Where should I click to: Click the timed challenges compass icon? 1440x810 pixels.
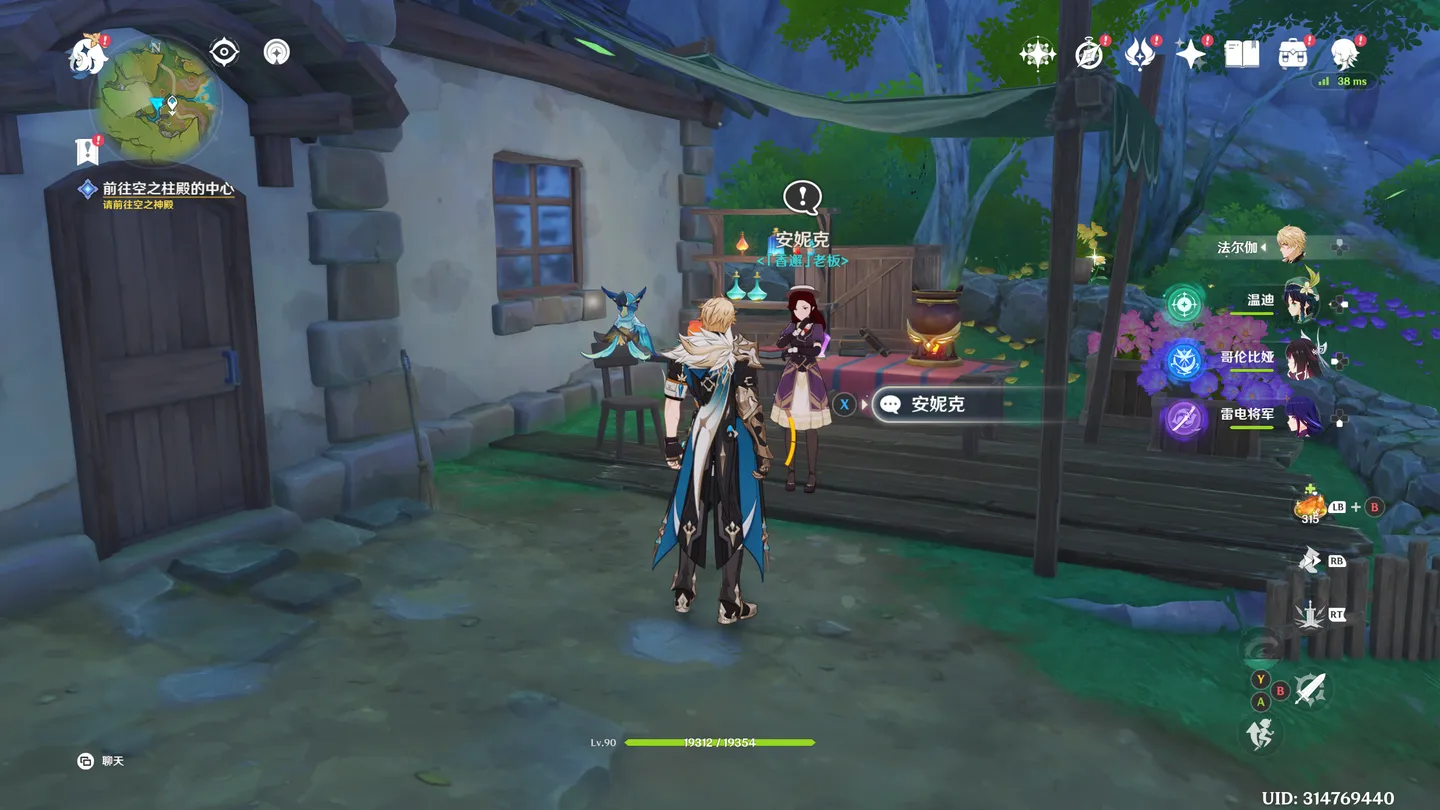(x=1089, y=55)
